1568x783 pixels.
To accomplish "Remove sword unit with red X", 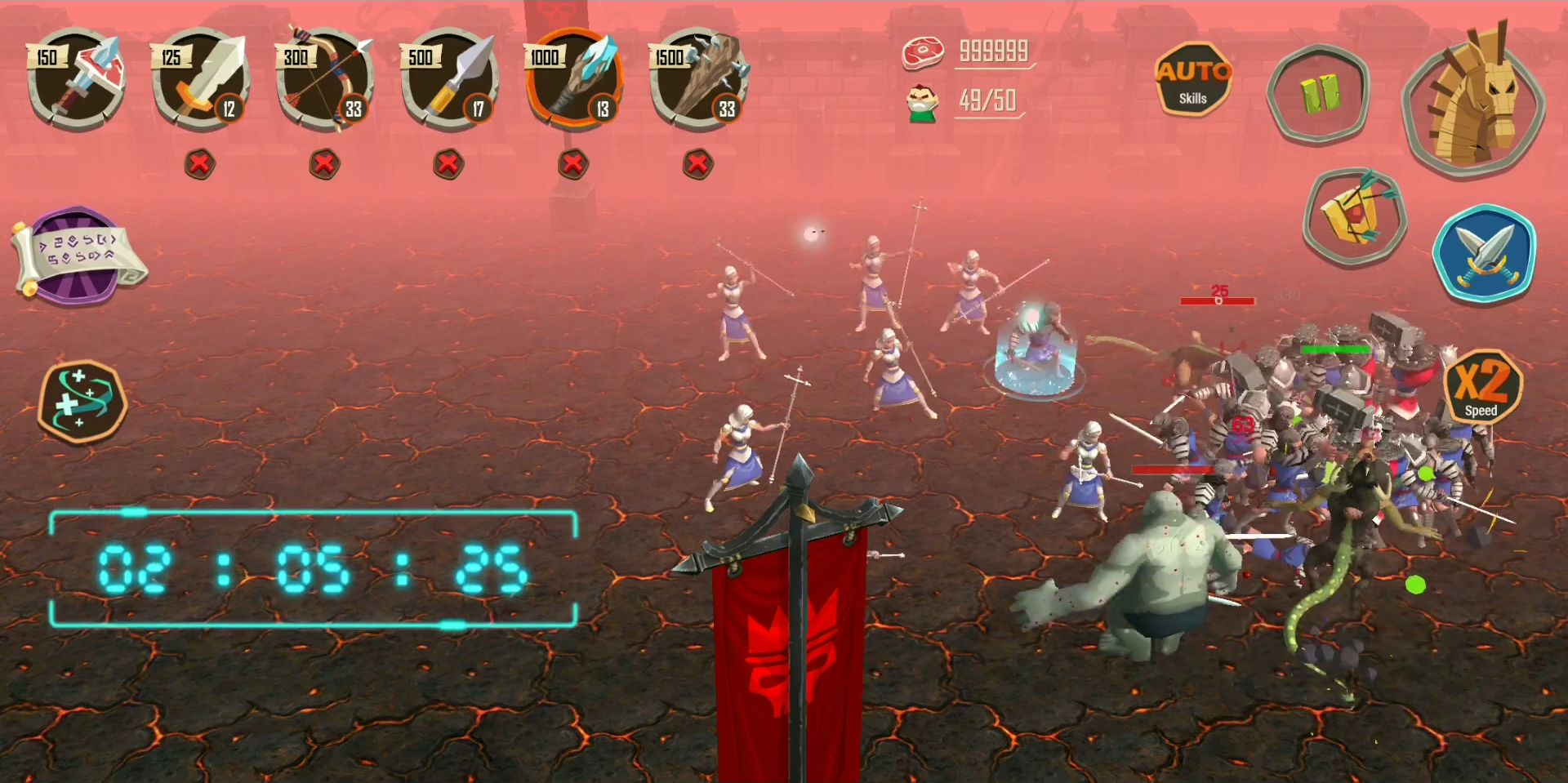I will point(200,164).
